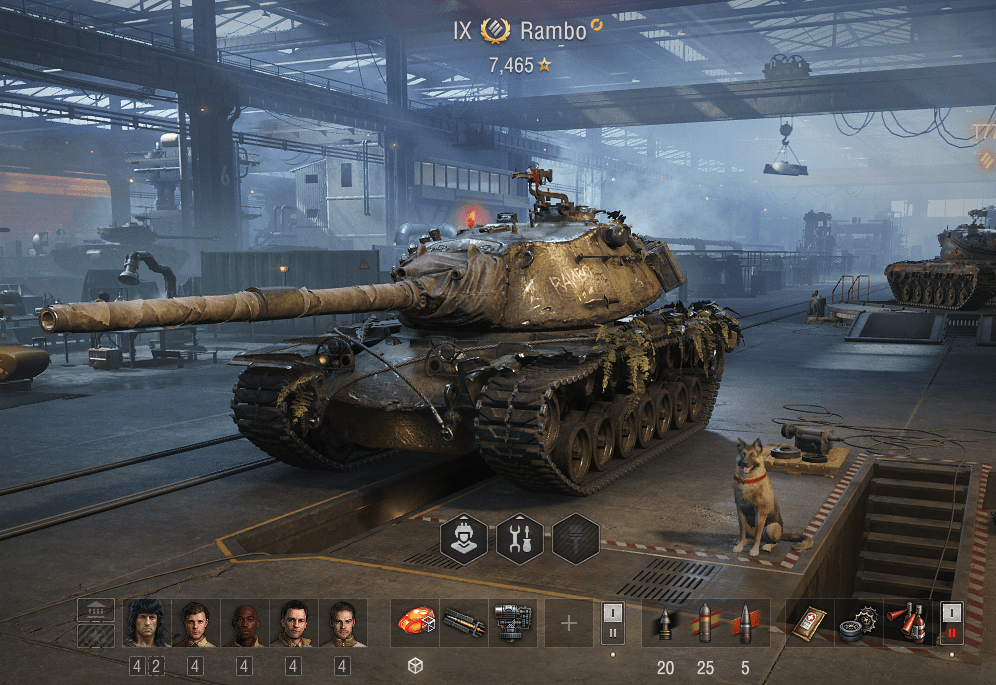Select the shell type with 5 rounds
The height and width of the screenshot is (685, 996).
click(746, 623)
